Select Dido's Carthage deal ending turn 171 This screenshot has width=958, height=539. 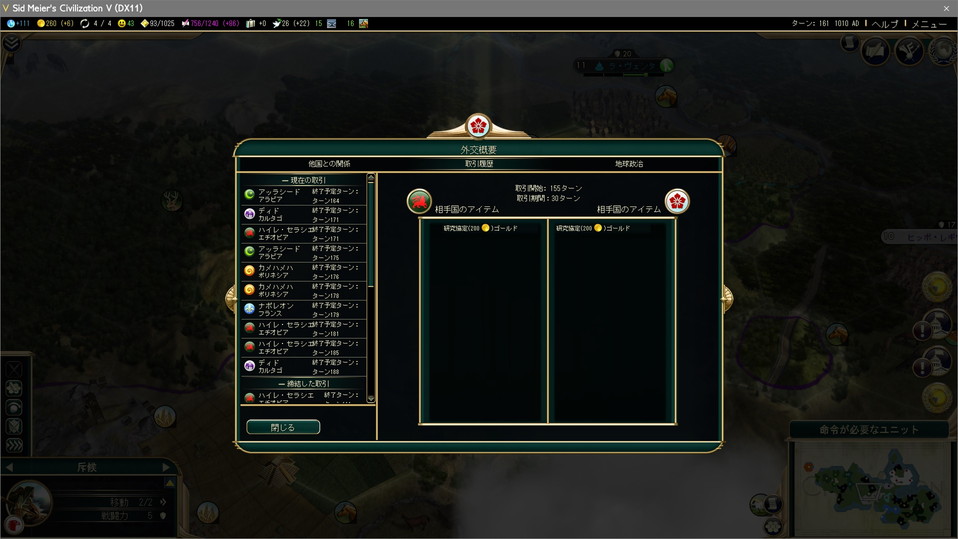click(303, 213)
